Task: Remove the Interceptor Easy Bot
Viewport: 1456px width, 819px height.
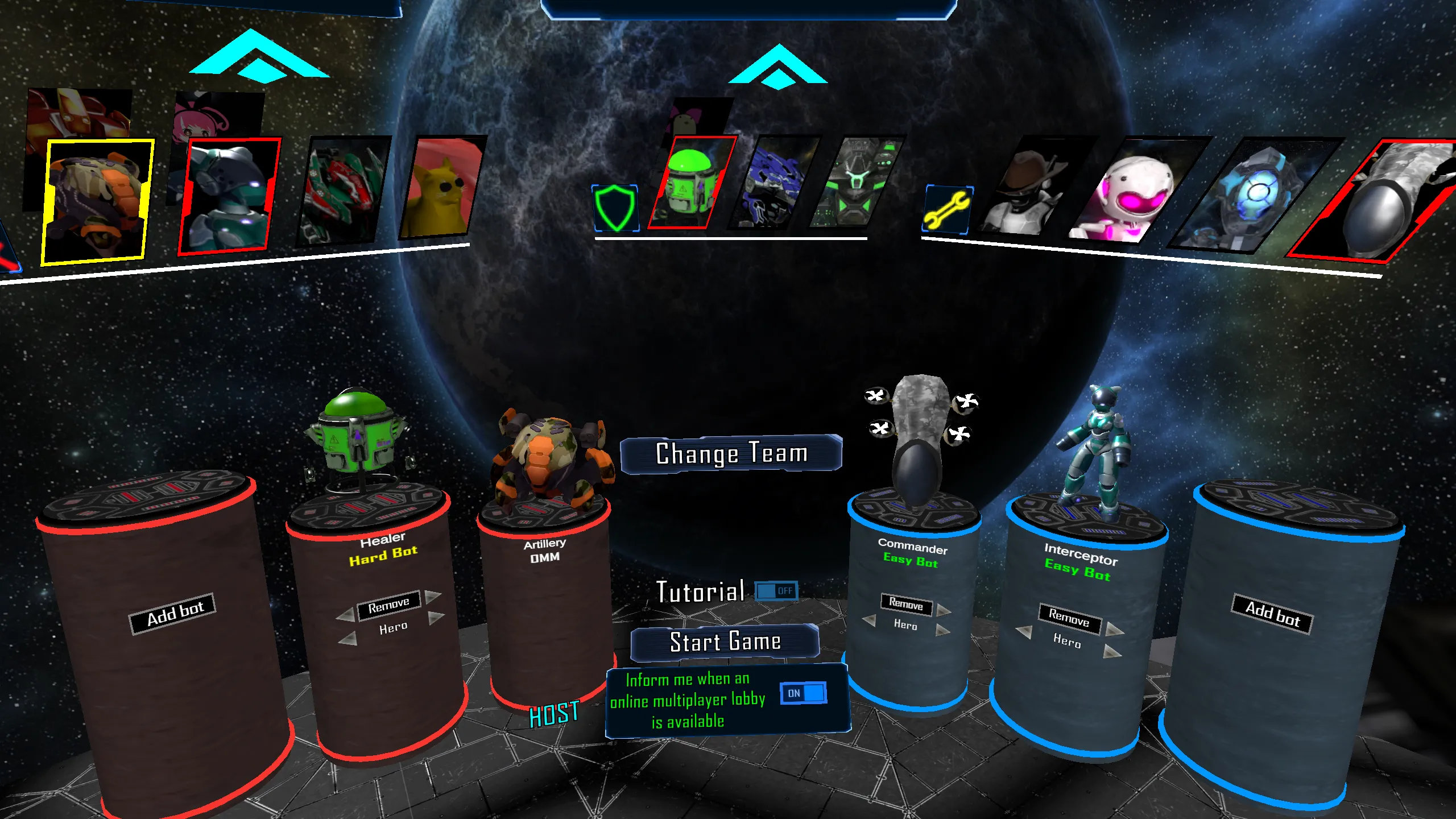Action: [1069, 617]
